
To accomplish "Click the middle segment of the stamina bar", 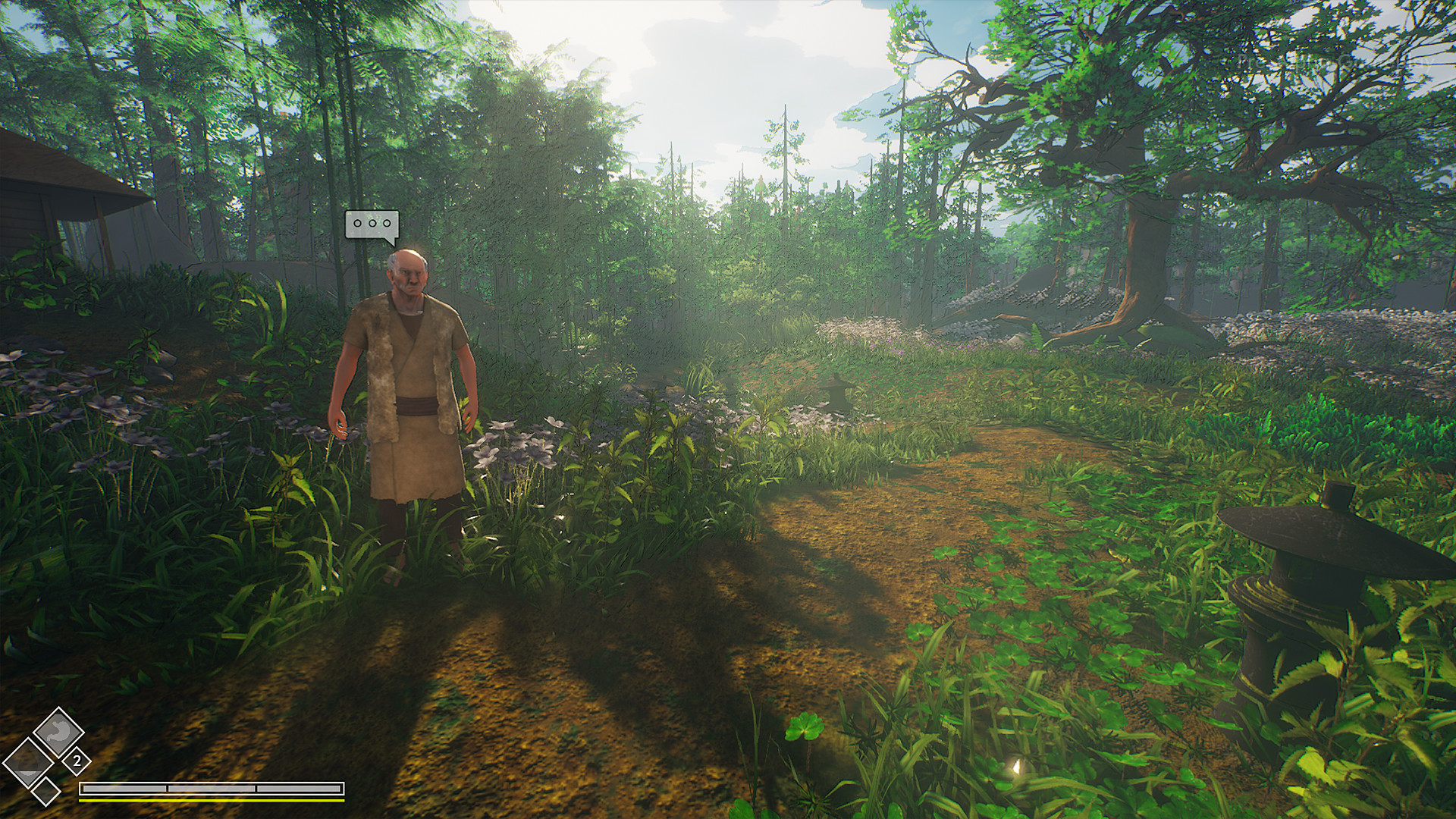I will pos(211,789).
